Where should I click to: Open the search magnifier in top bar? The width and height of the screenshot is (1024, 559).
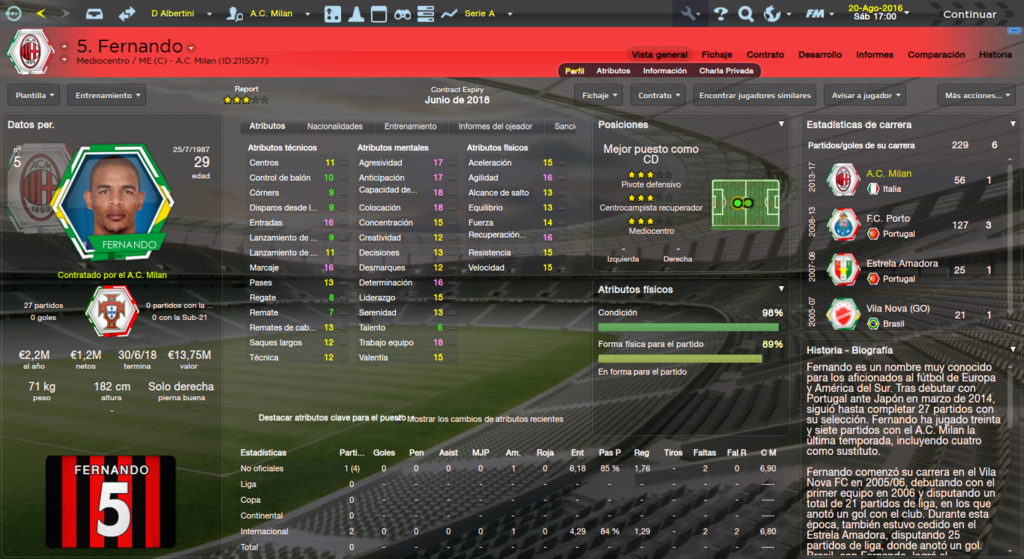745,14
